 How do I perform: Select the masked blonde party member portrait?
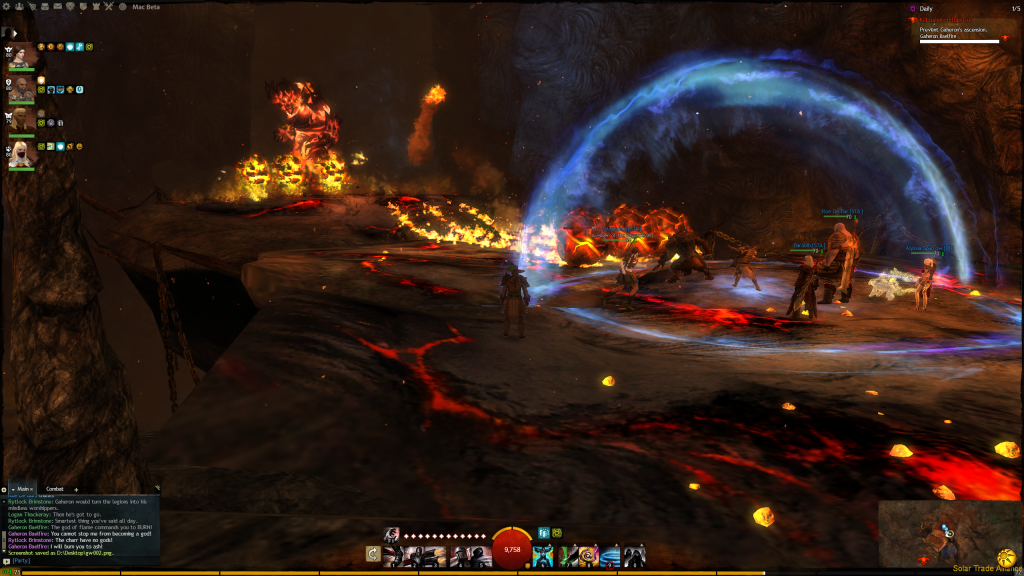click(22, 154)
